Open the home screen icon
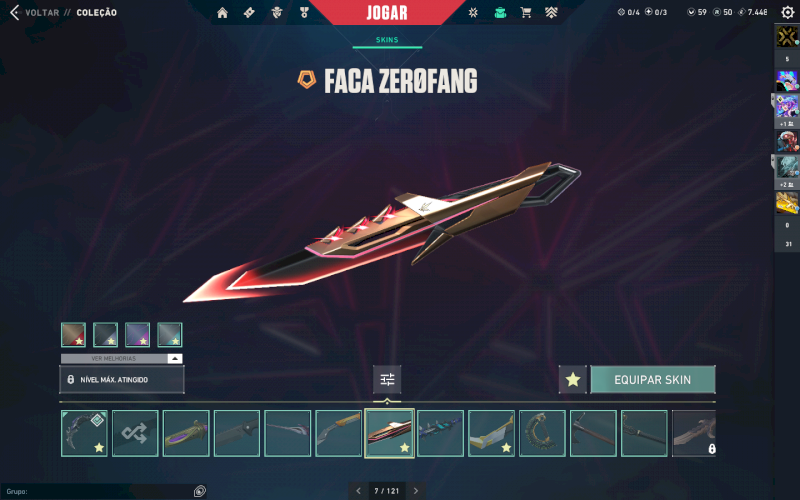The height and width of the screenshot is (500, 800). [x=222, y=13]
